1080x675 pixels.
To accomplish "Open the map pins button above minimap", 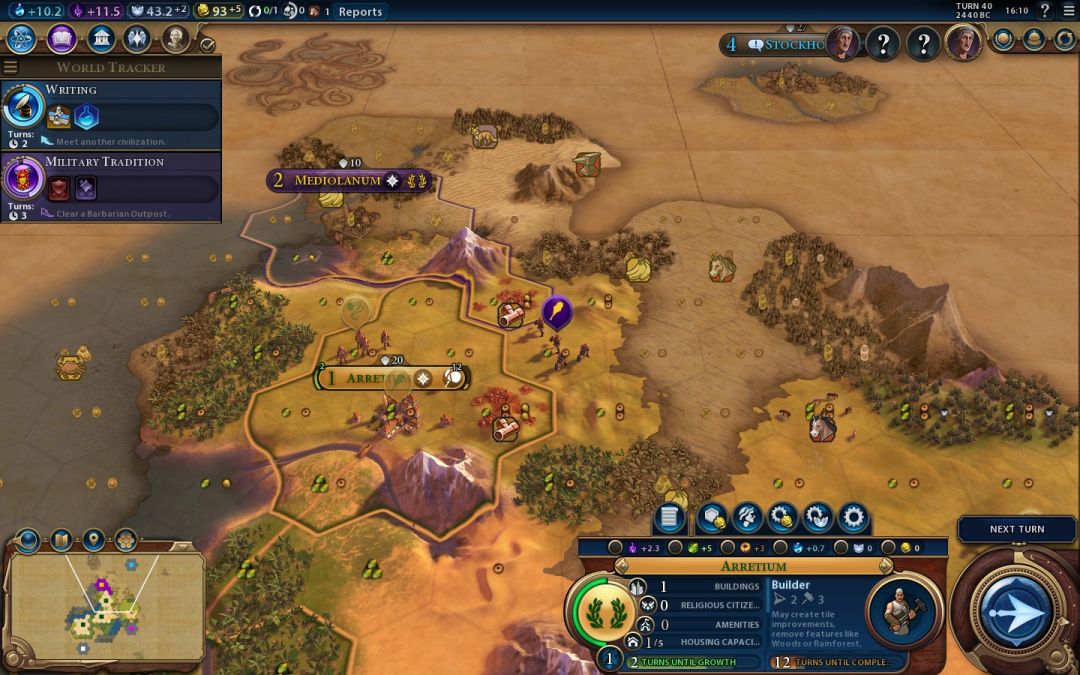I will pyautogui.click(x=93, y=540).
